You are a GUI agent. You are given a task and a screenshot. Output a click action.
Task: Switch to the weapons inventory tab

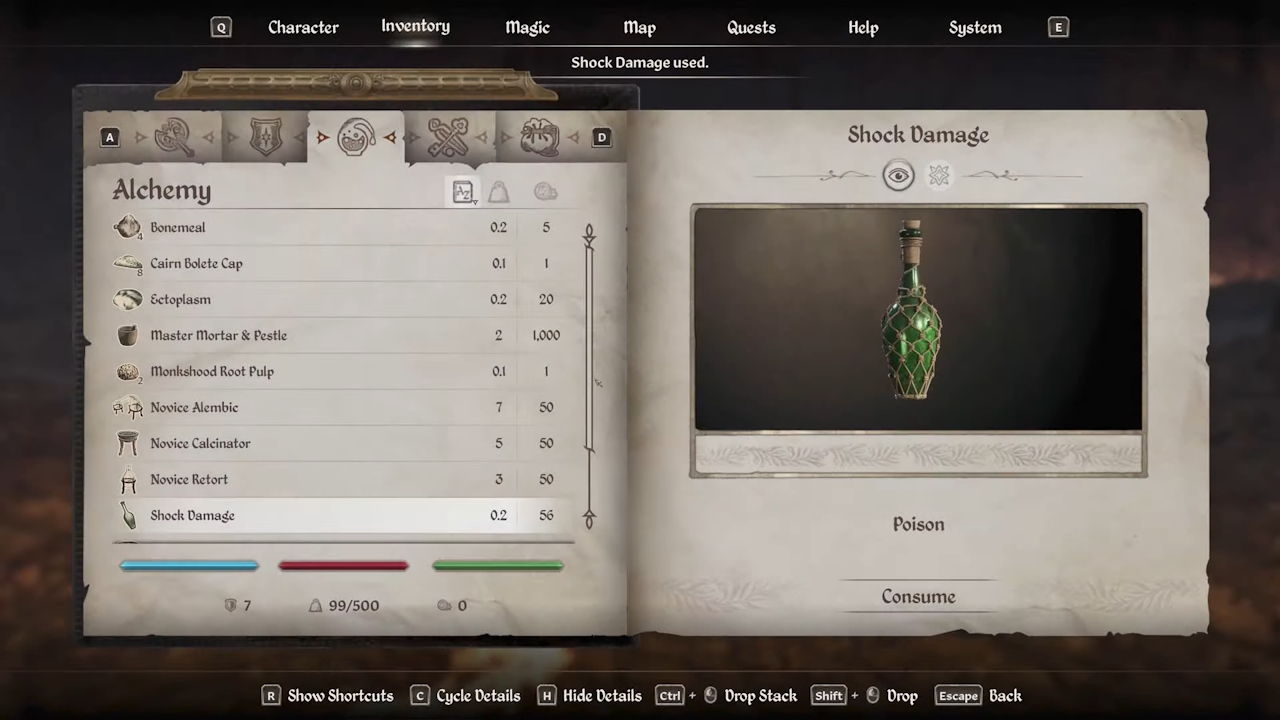174,137
